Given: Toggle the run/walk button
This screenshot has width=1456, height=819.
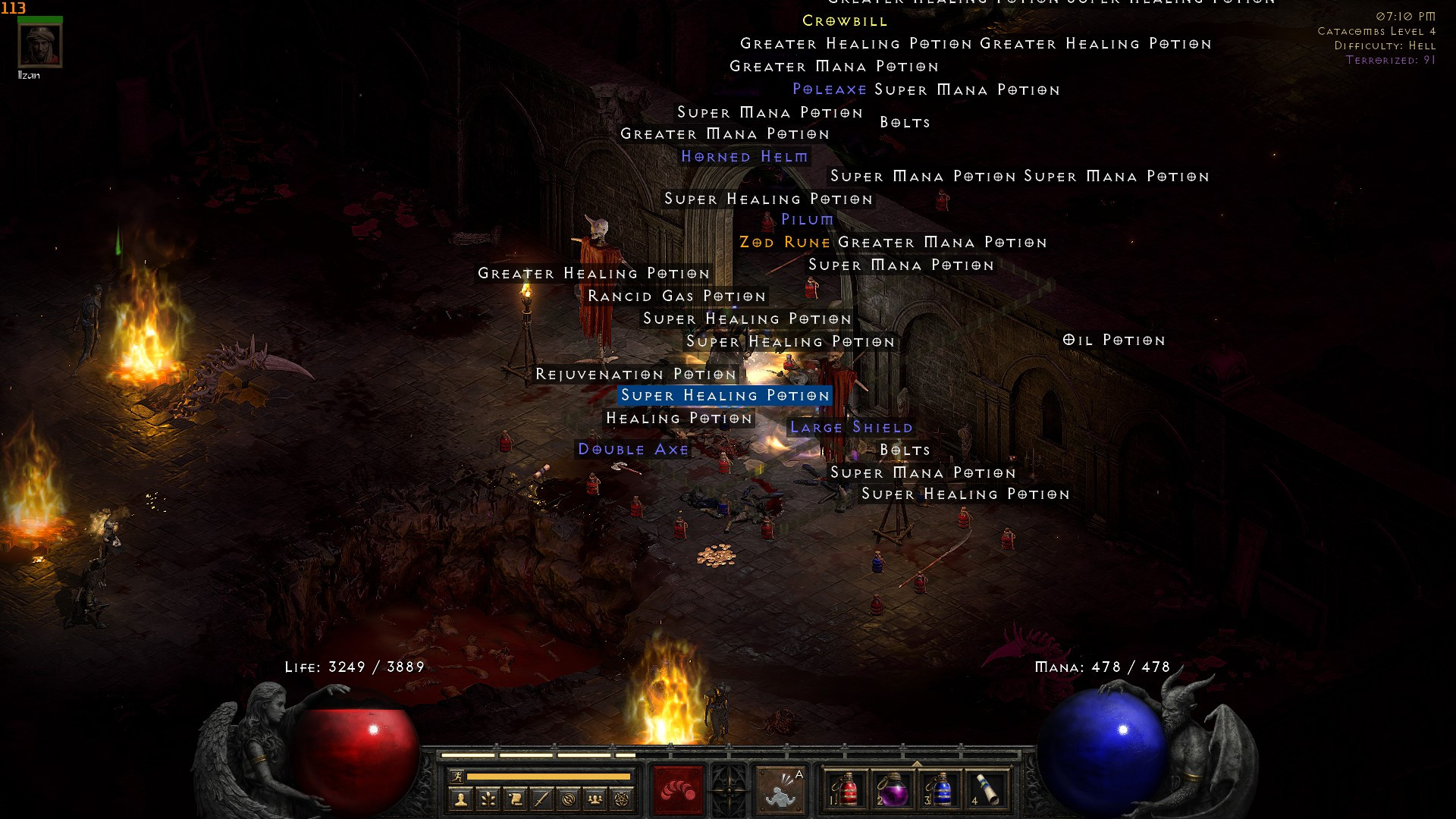Looking at the screenshot, I should (457, 777).
